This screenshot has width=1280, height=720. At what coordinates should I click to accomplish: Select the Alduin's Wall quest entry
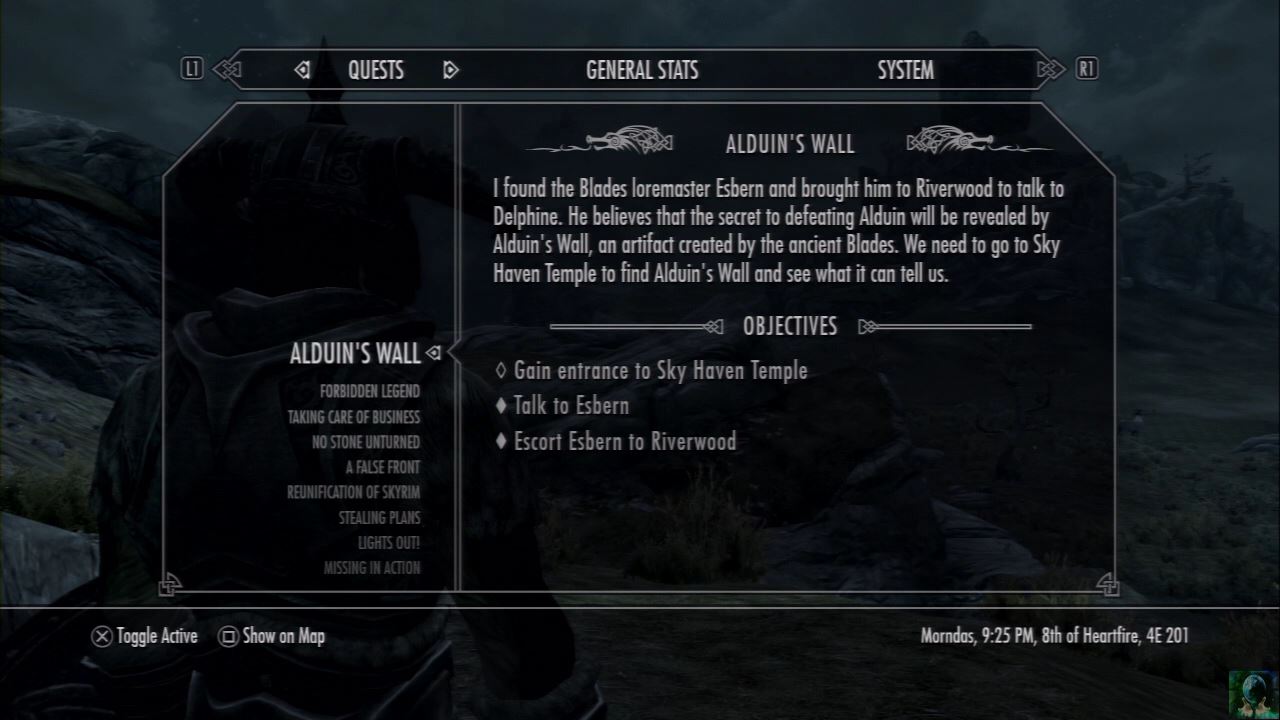point(355,353)
